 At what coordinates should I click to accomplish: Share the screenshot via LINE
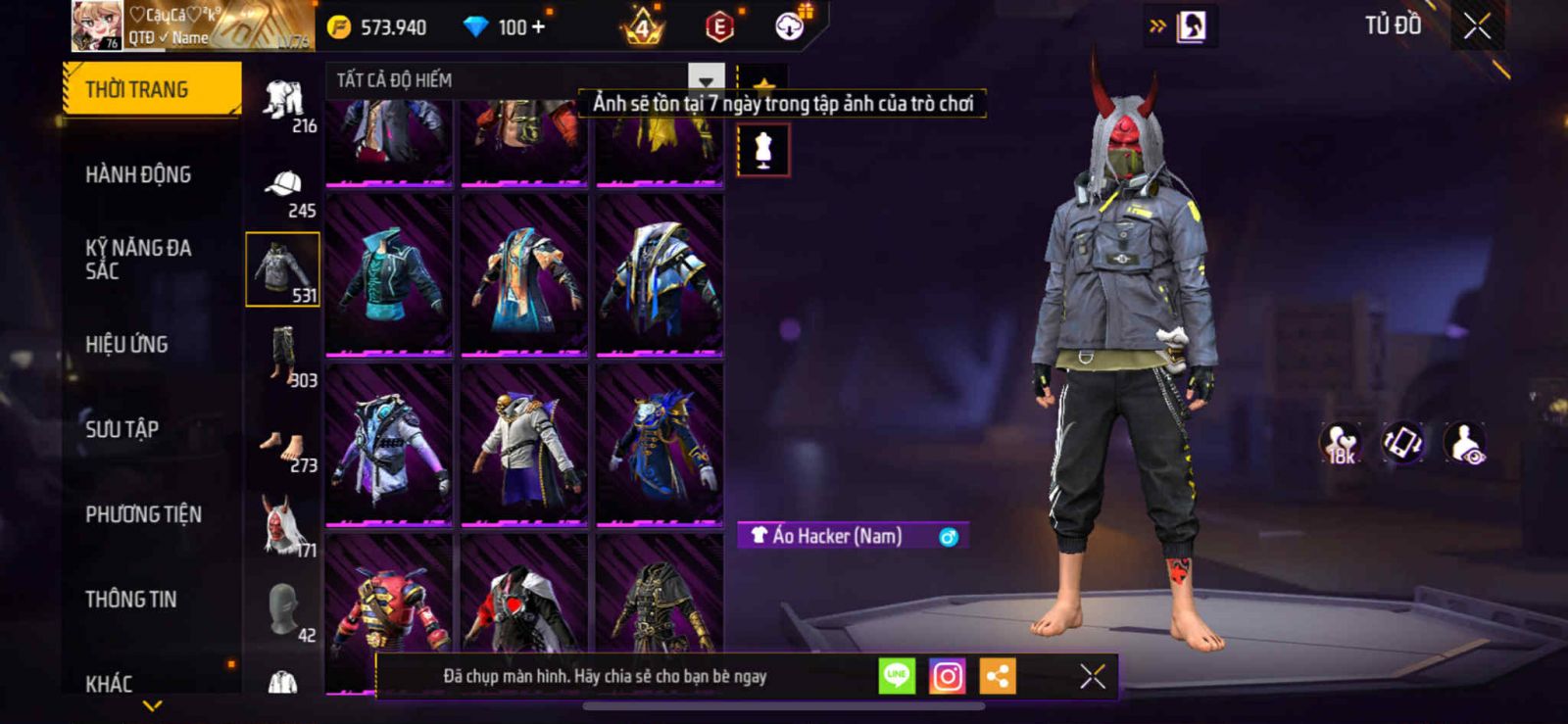[897, 676]
